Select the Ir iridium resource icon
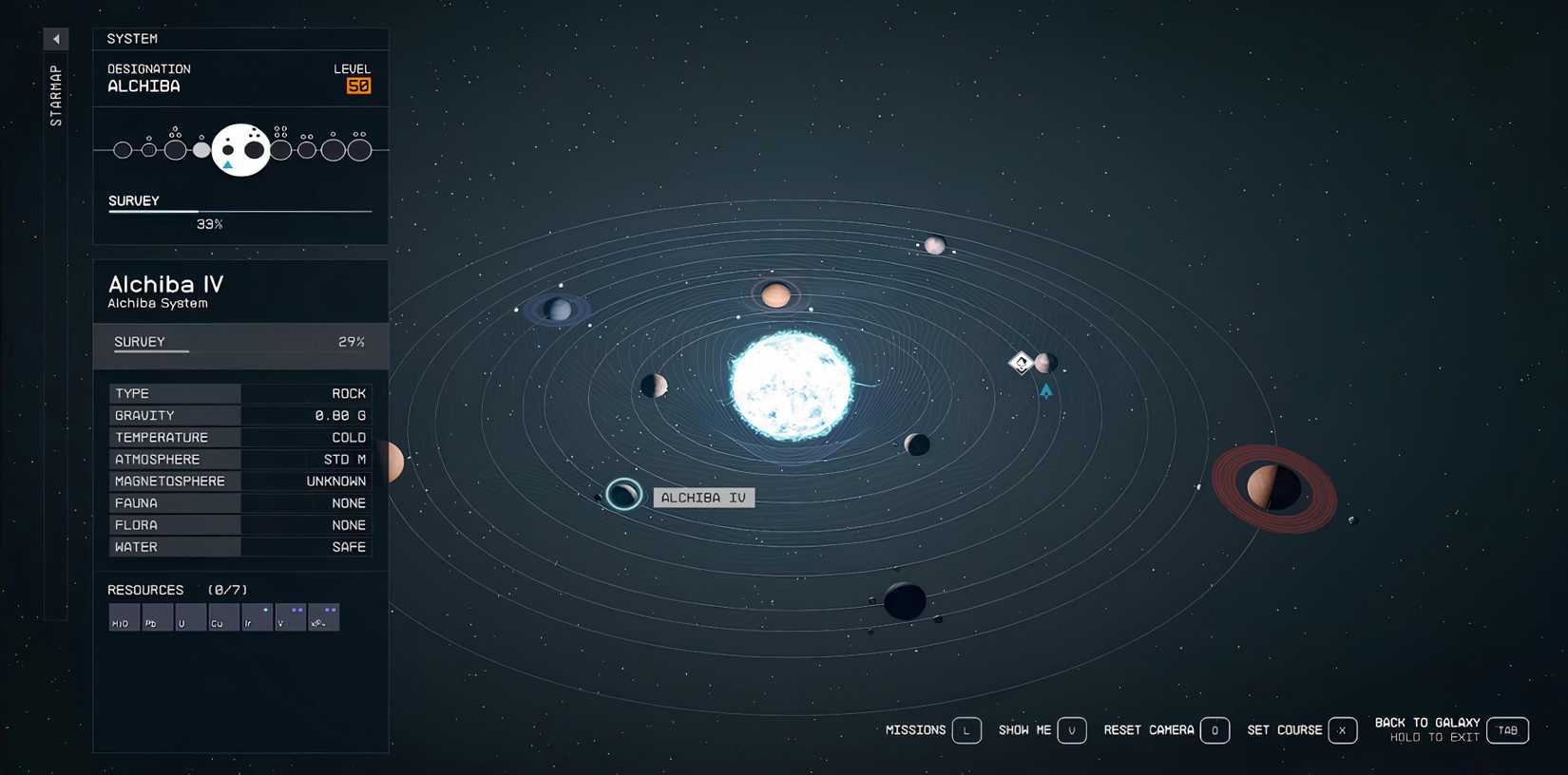Viewport: 1568px width, 775px height. 257,616
